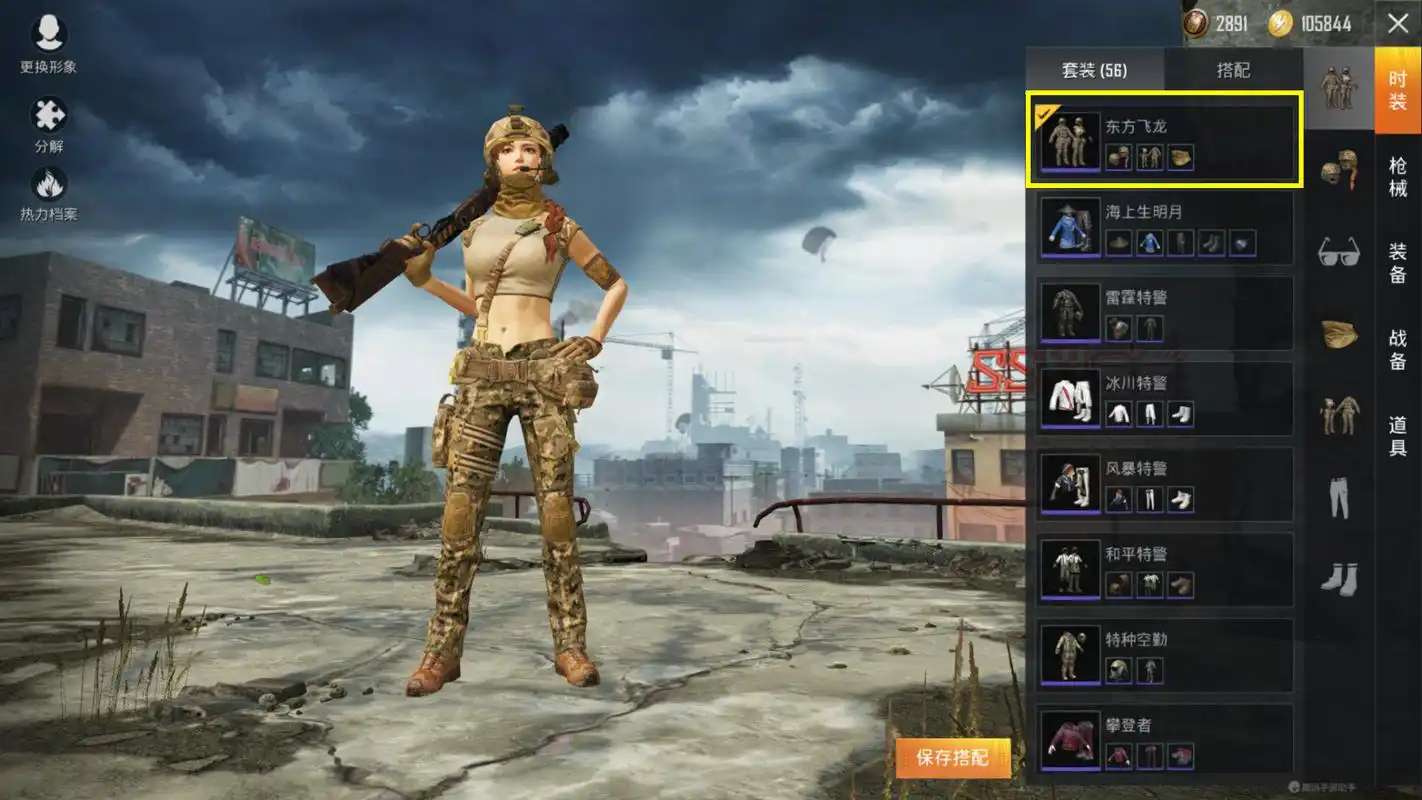The image size is (1422, 800).
Task: Choose the 雷霆特警 outfit set
Action: [1165, 313]
